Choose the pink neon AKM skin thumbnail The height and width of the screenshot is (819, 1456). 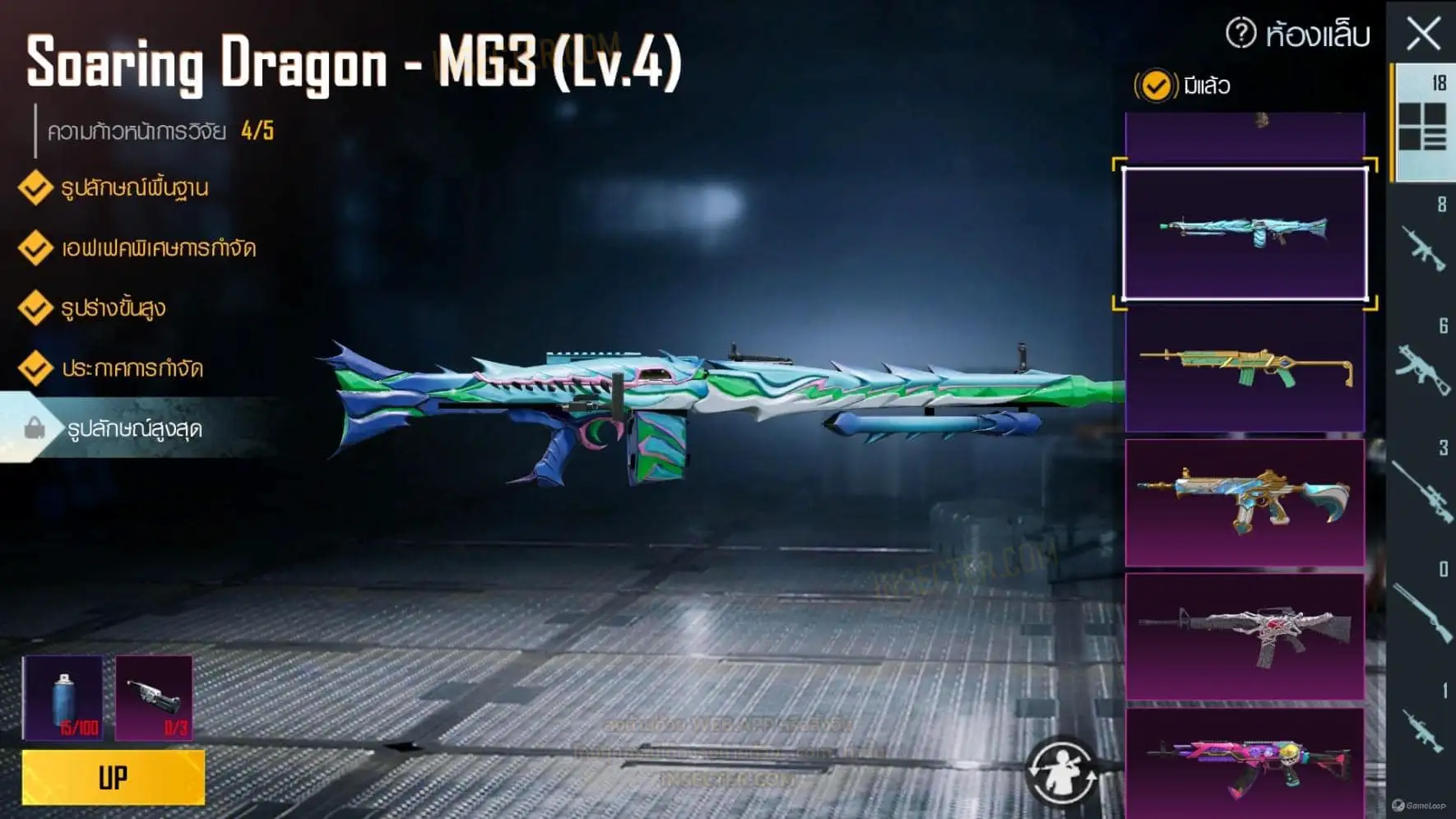(1245, 761)
